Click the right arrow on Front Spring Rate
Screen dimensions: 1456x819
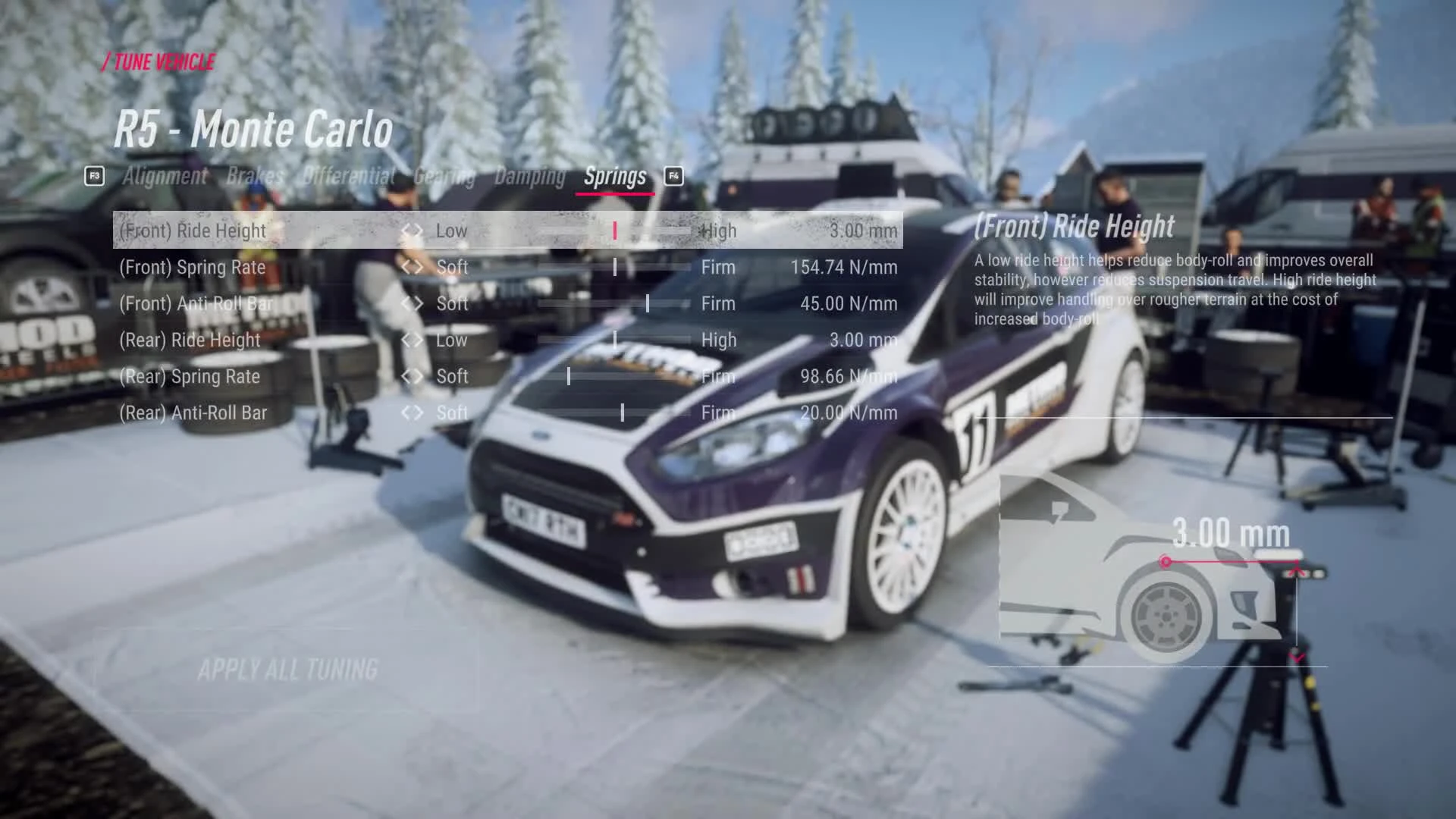click(419, 267)
